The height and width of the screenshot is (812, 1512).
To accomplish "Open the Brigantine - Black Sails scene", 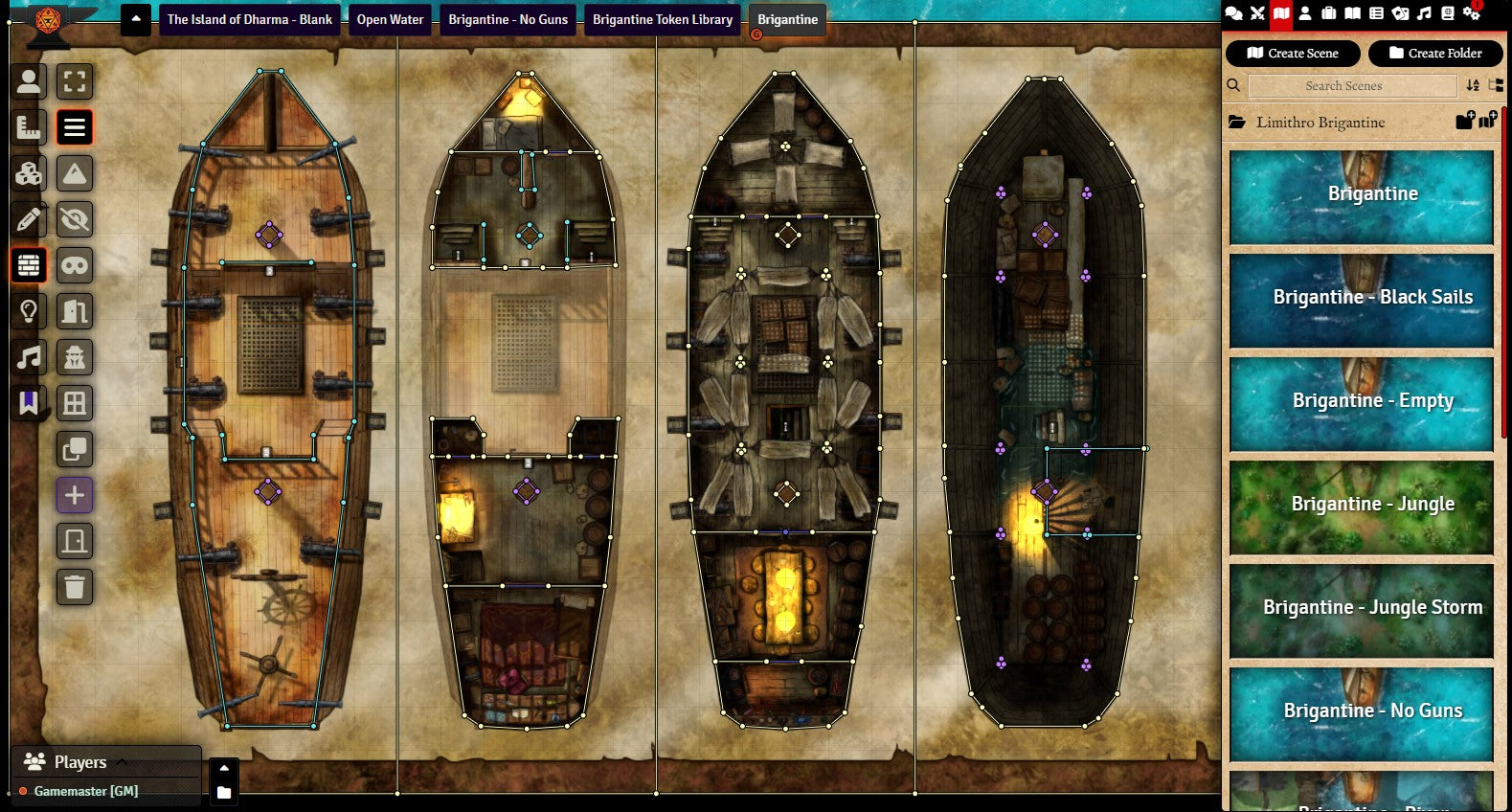I will (x=1361, y=298).
